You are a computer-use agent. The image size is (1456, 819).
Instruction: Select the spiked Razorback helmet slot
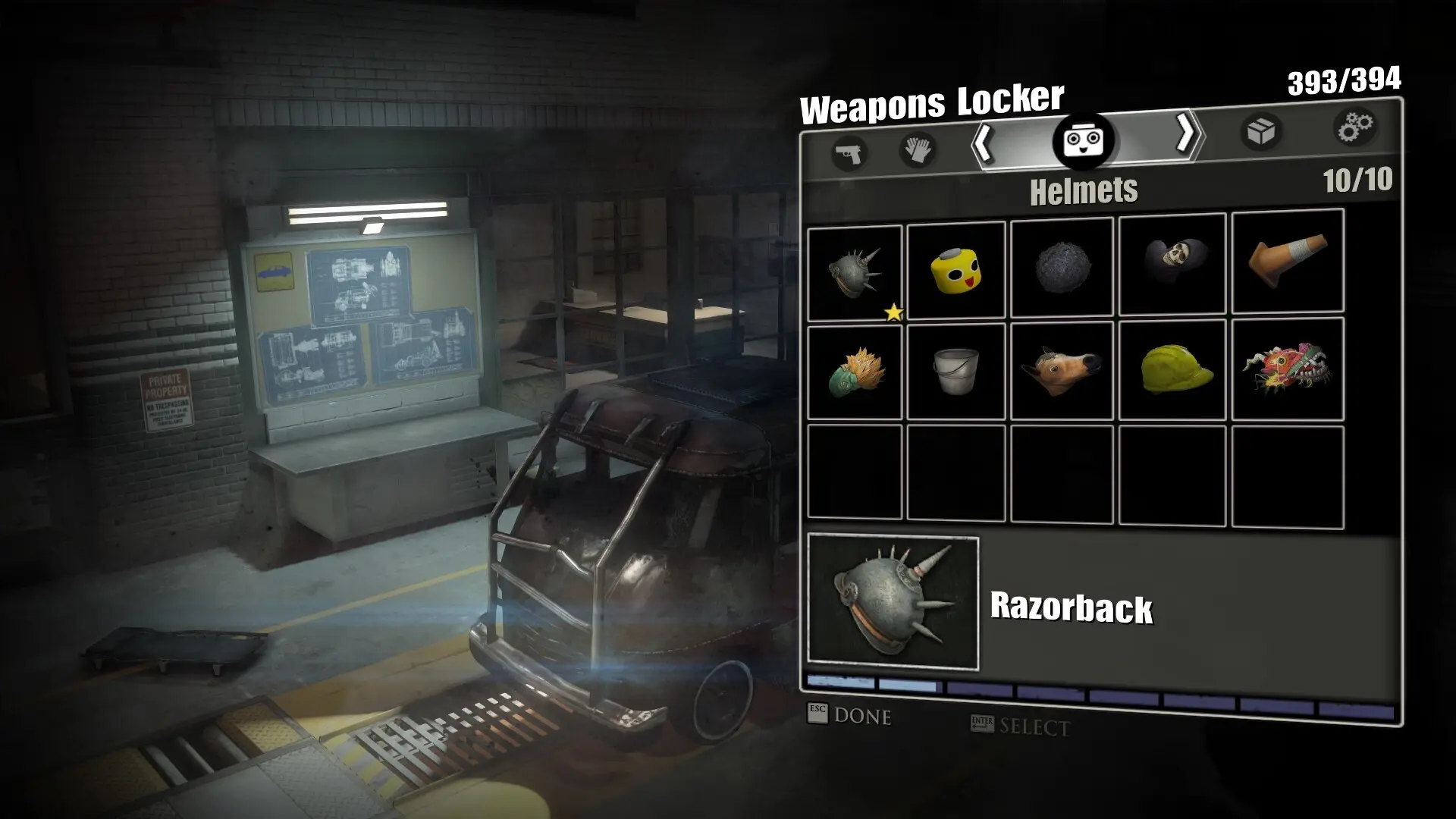click(855, 273)
